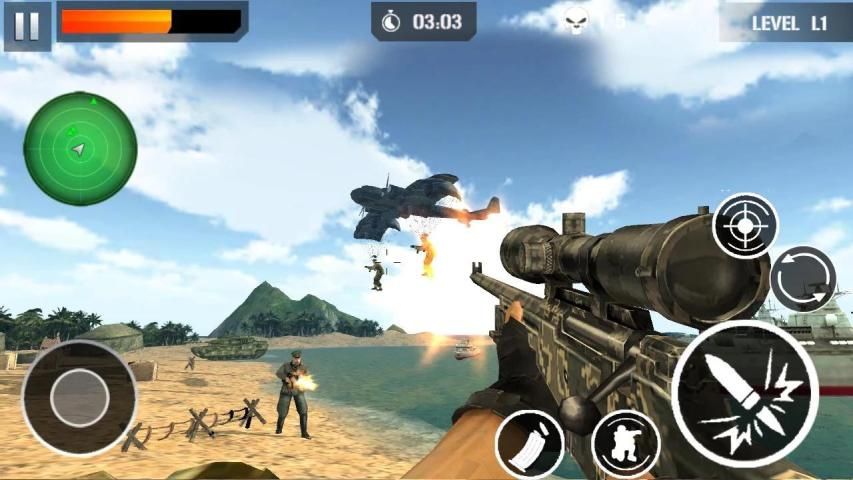Toggle the crouching soldier stance button
The image size is (853, 480).
pyautogui.click(x=625, y=443)
